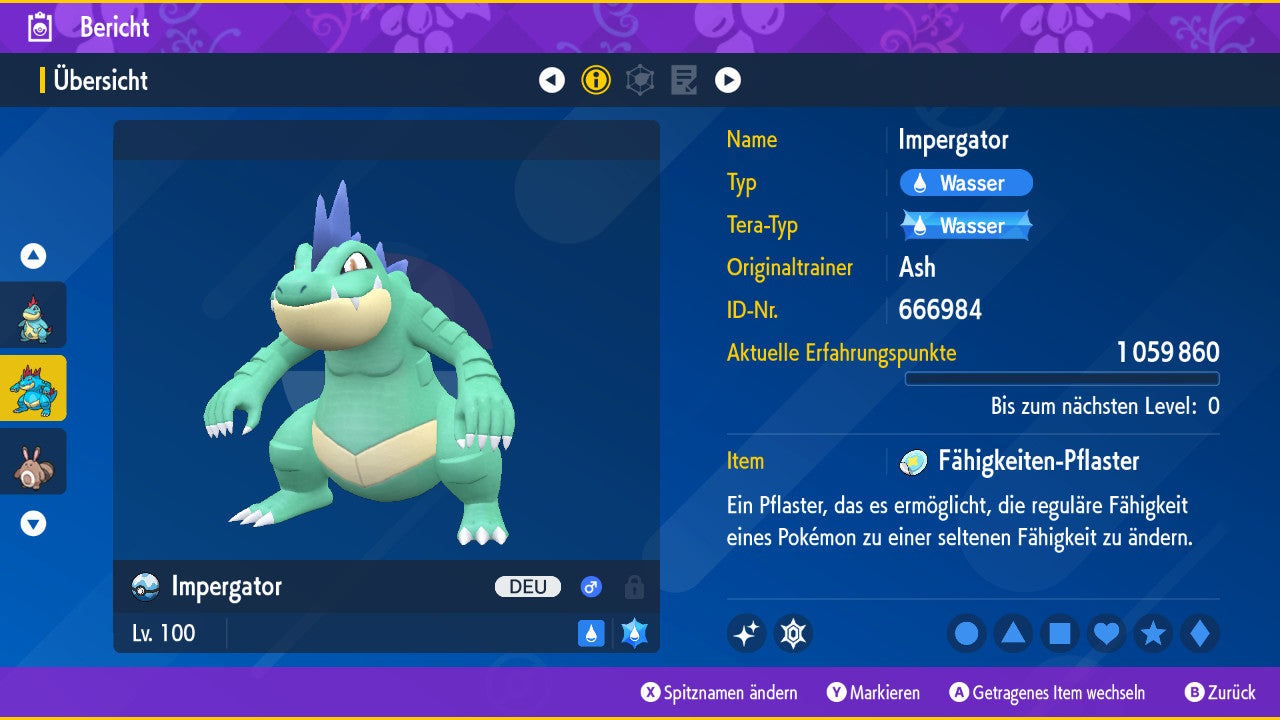This screenshot has width=1280, height=720.
Task: Choose the Sentret party thumbnail
Action: pos(33,461)
